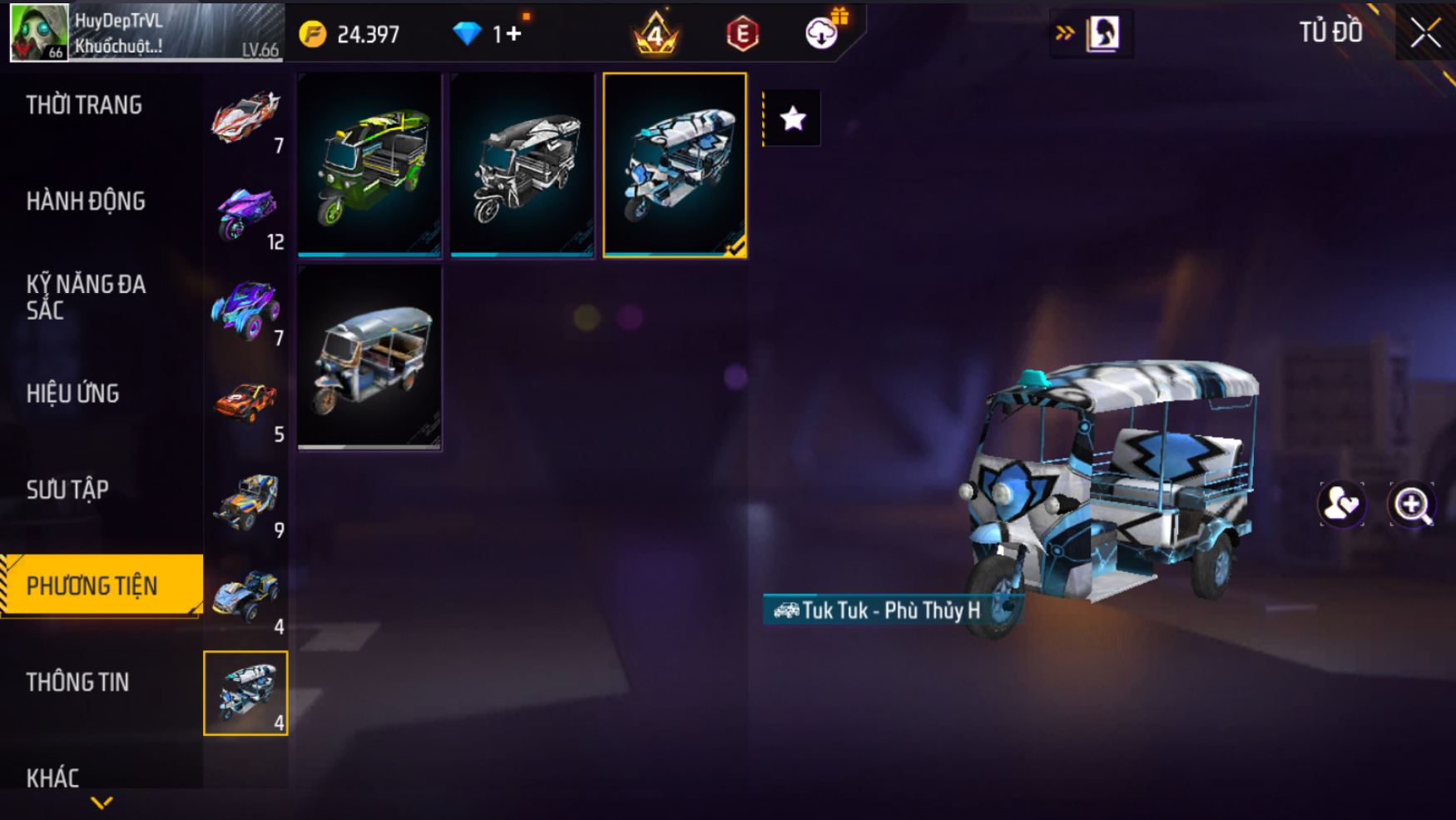Select the Phương Tiện tab

pyautogui.click(x=92, y=586)
